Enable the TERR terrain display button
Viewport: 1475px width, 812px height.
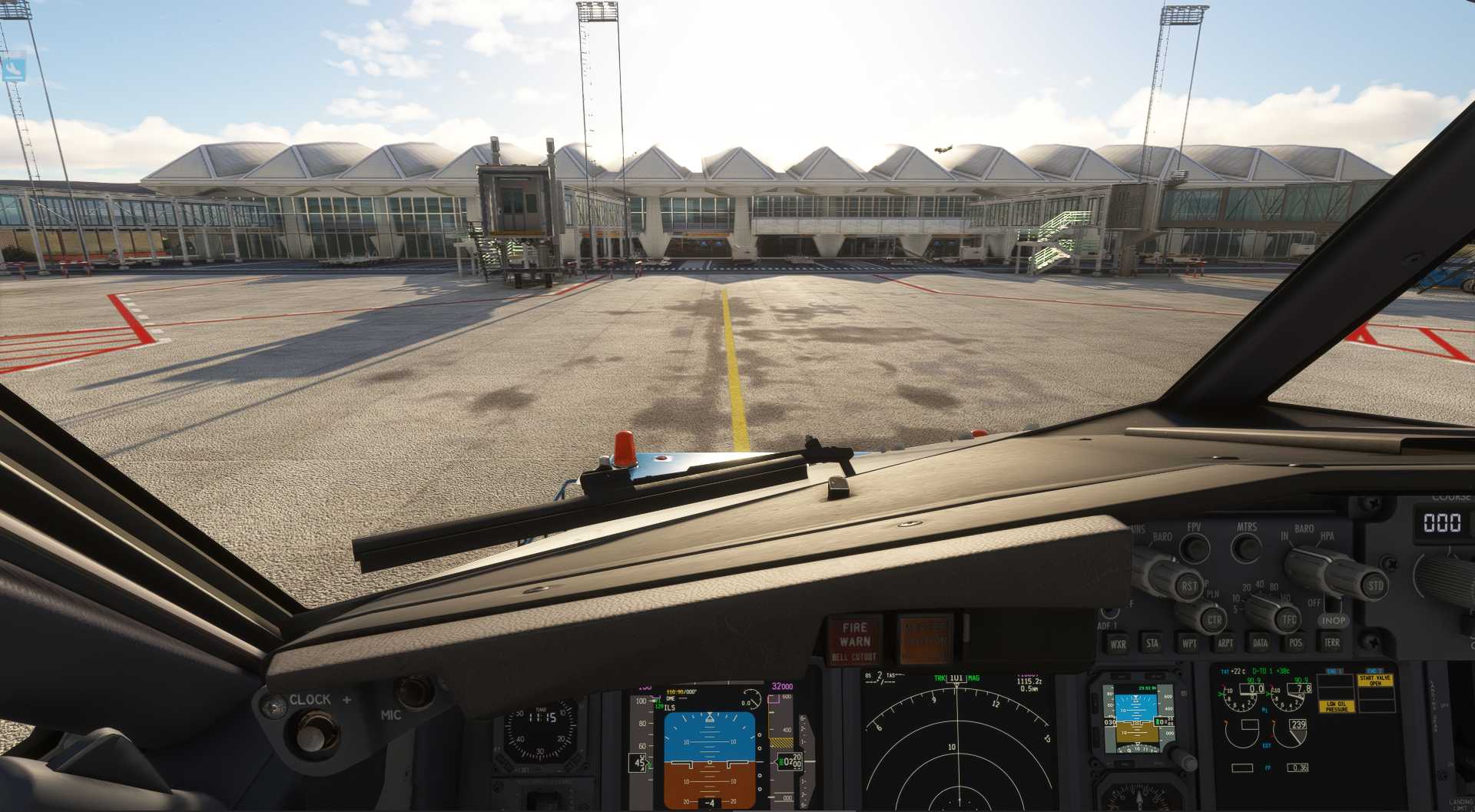1331,642
